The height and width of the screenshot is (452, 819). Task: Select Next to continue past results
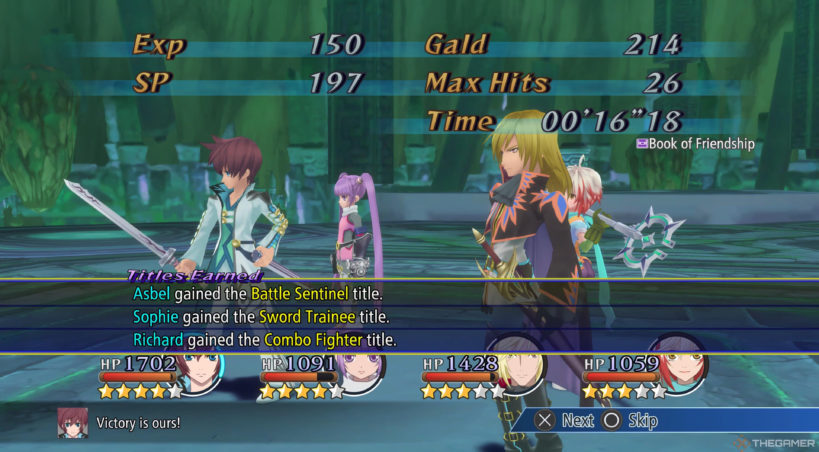565,421
